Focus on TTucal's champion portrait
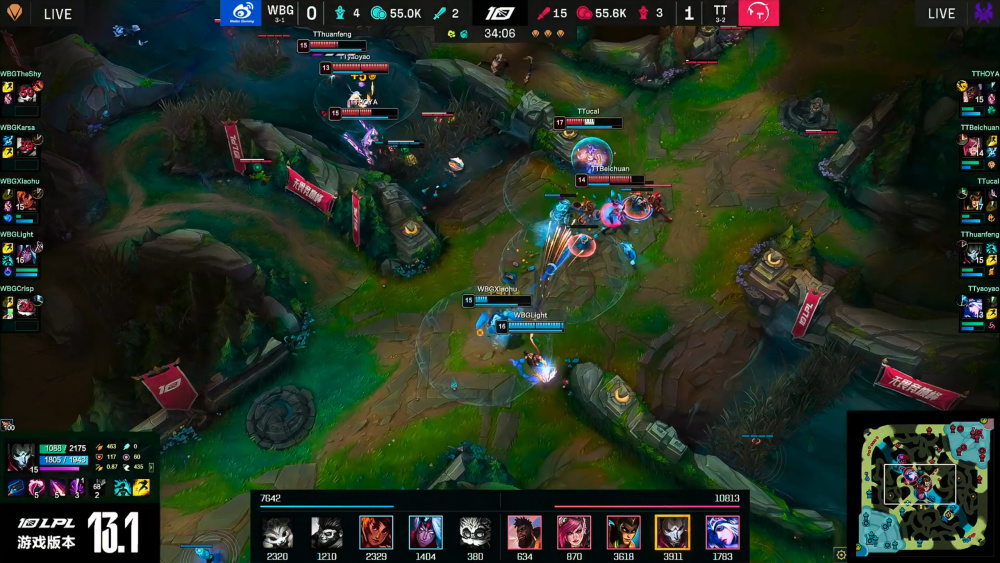This screenshot has width=1000, height=563. pos(972,200)
